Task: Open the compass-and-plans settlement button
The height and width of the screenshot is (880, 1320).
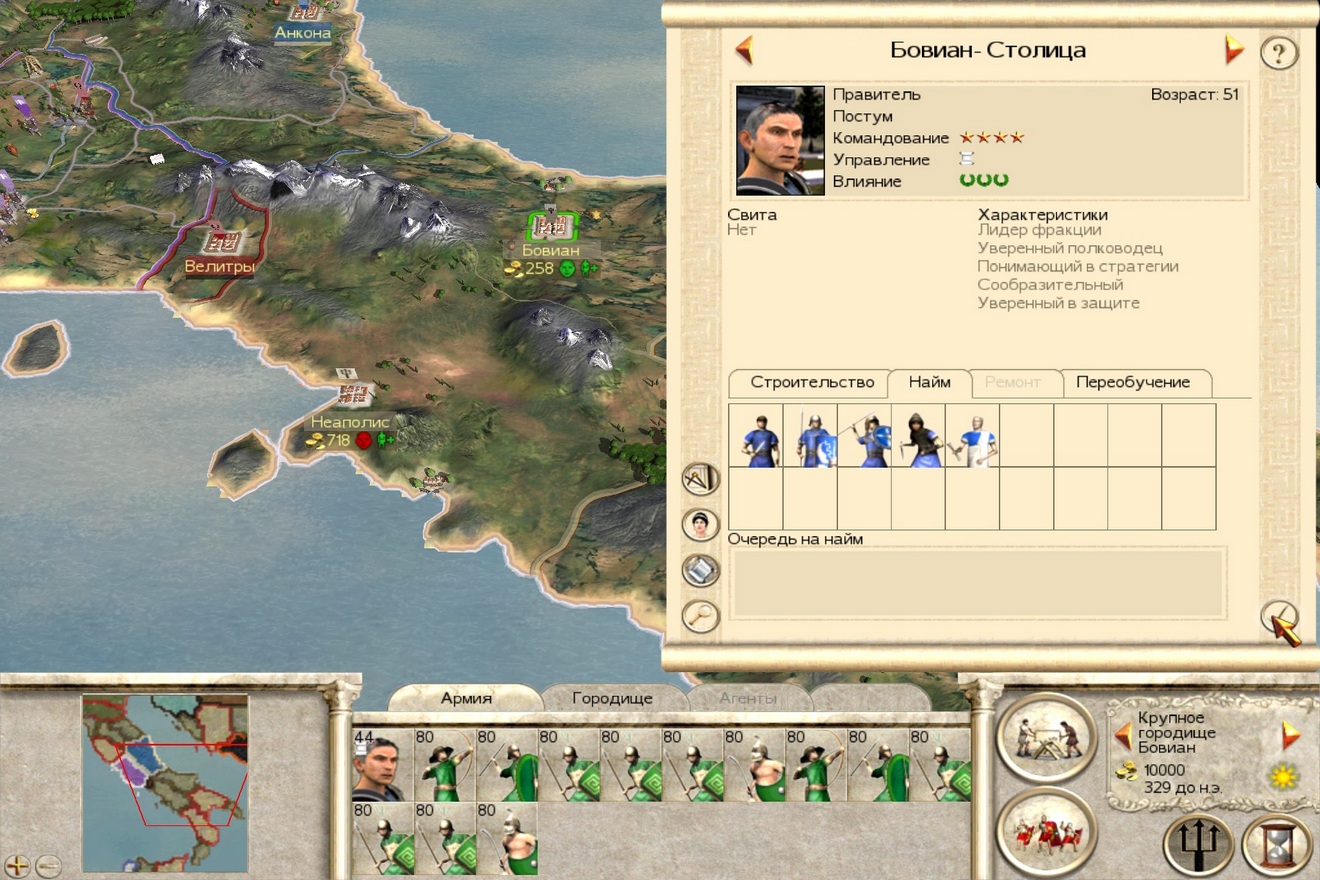Action: [x=701, y=480]
